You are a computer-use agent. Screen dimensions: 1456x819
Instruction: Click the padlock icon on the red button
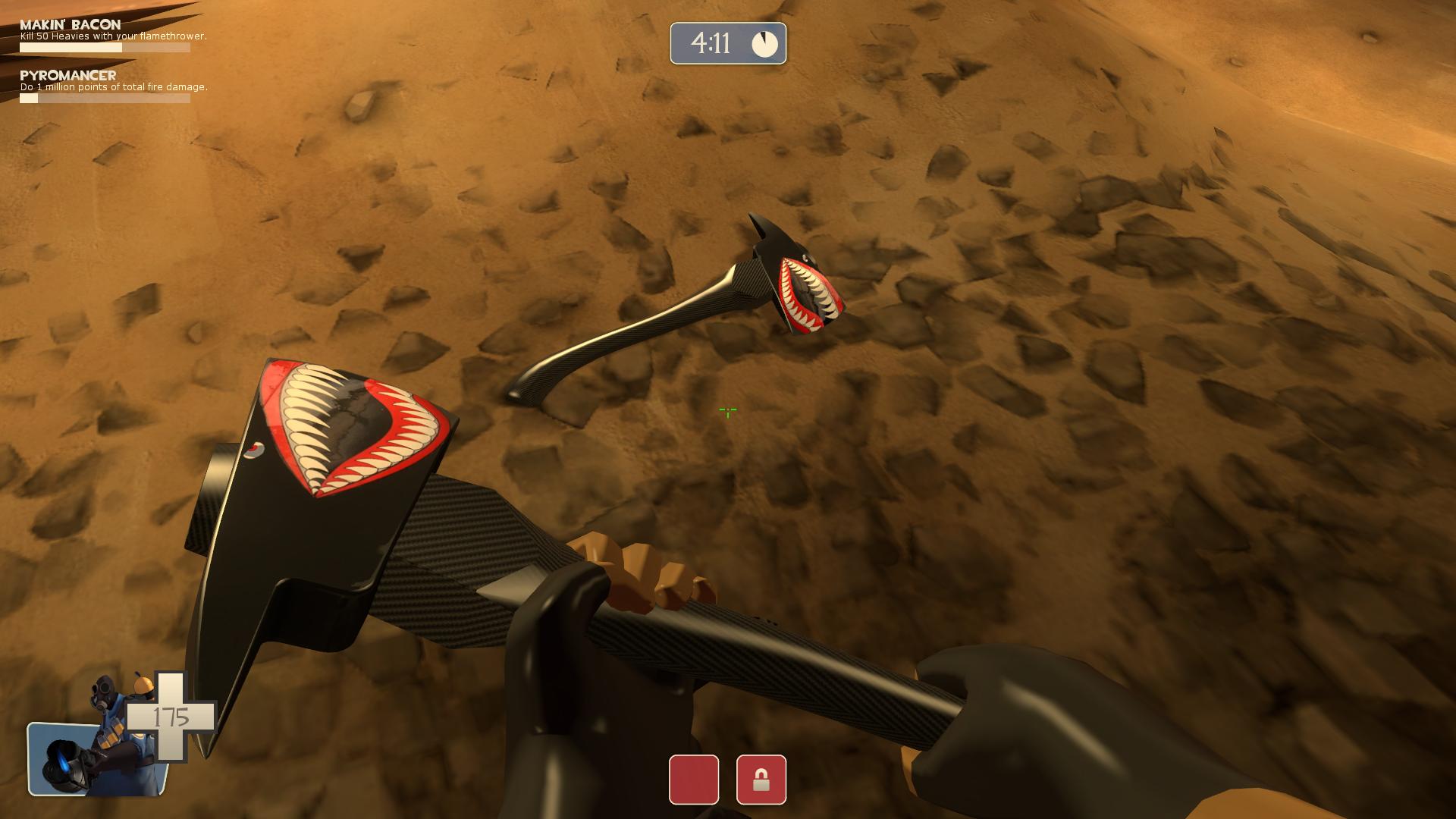click(x=761, y=779)
